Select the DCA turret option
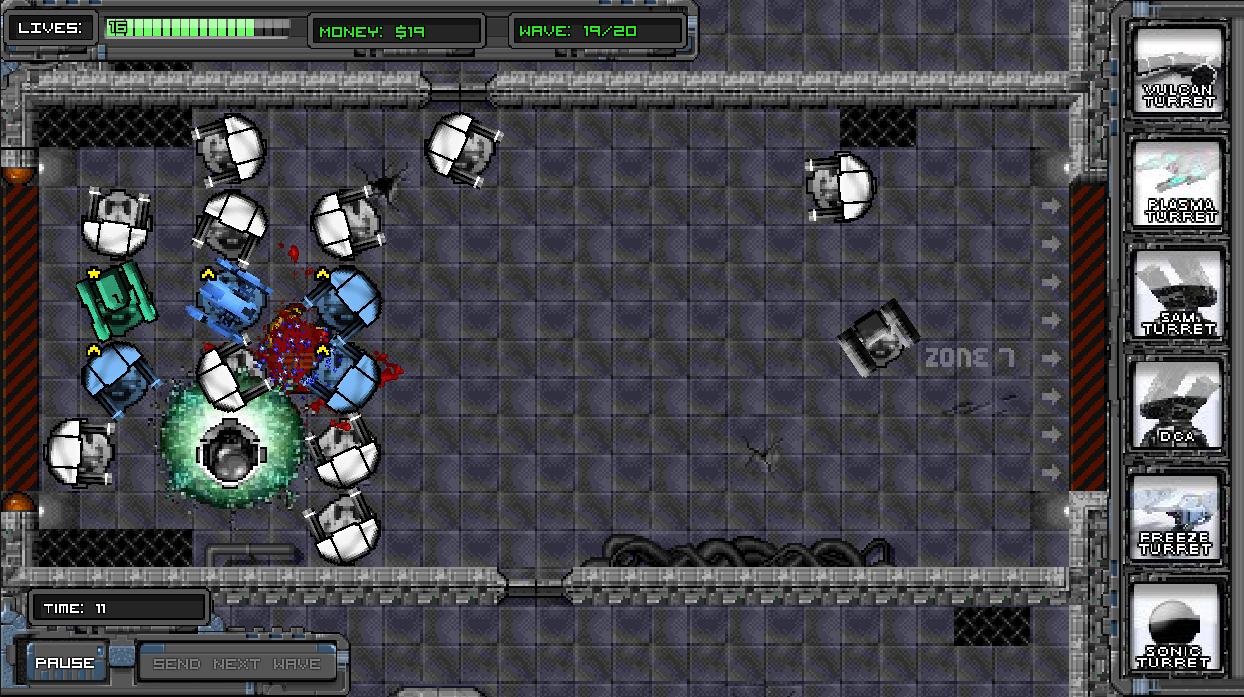This screenshot has width=1244, height=697. [1179, 405]
